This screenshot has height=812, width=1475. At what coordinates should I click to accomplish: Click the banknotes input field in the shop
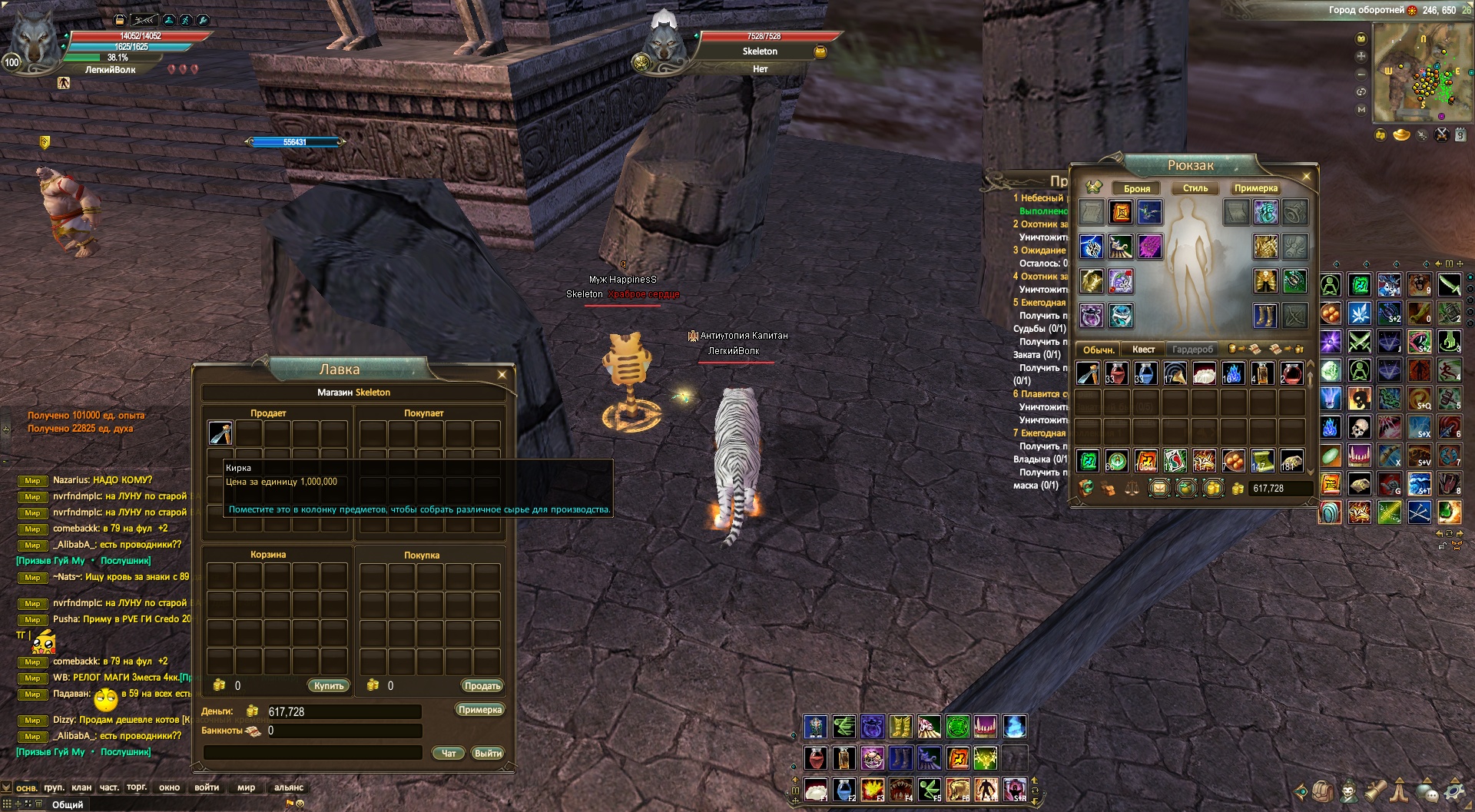tap(343, 731)
